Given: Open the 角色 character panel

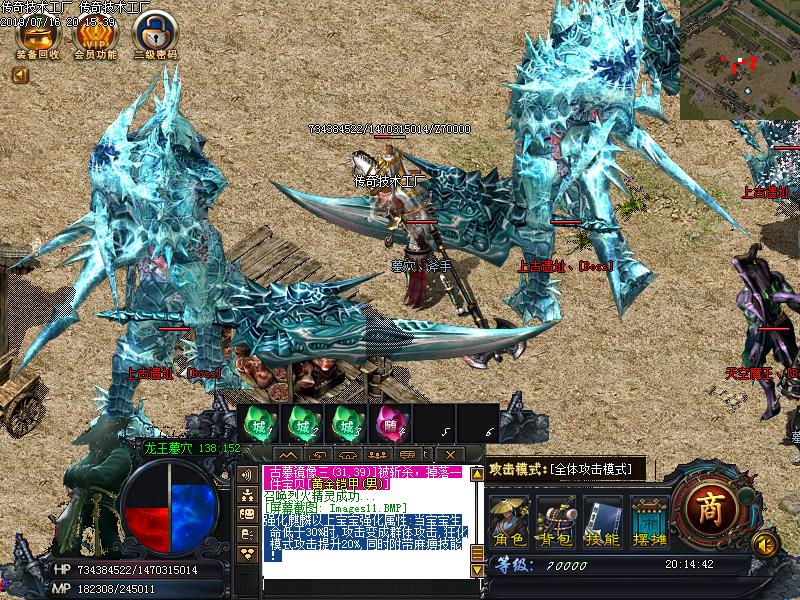Looking at the screenshot, I should [510, 521].
